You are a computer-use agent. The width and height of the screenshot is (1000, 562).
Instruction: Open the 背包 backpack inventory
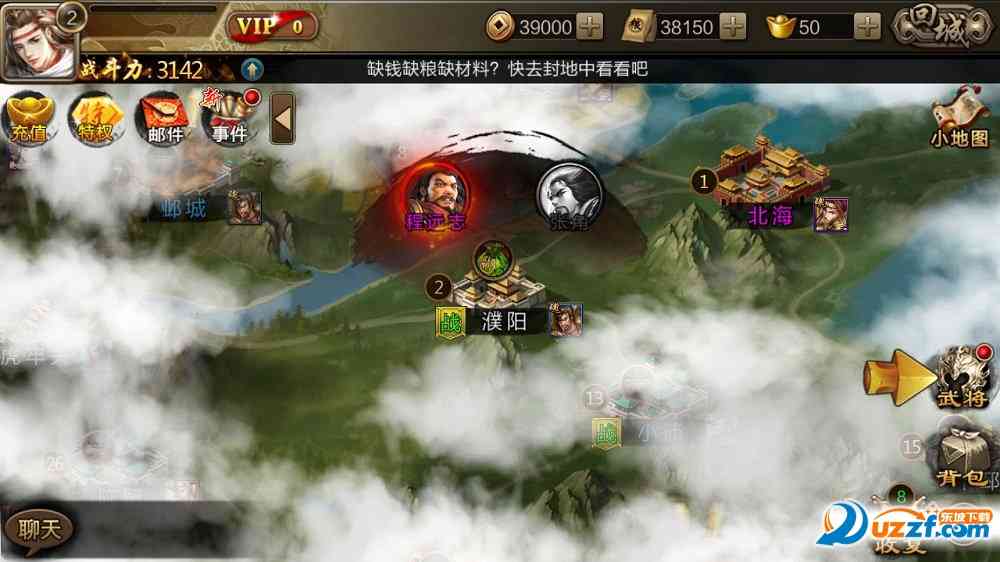pos(962,458)
